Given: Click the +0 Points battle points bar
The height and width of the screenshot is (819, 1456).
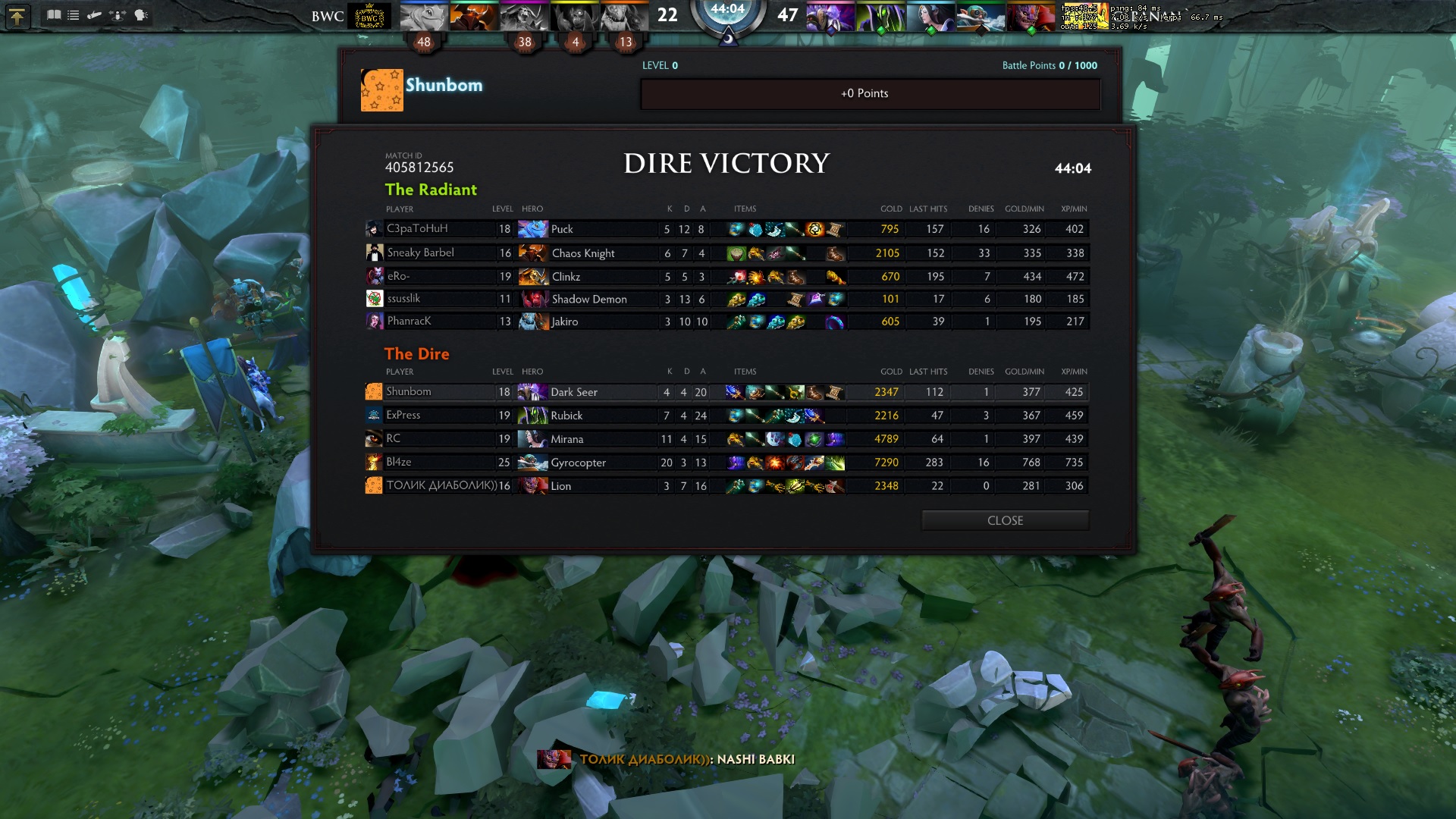Looking at the screenshot, I should click(x=870, y=94).
